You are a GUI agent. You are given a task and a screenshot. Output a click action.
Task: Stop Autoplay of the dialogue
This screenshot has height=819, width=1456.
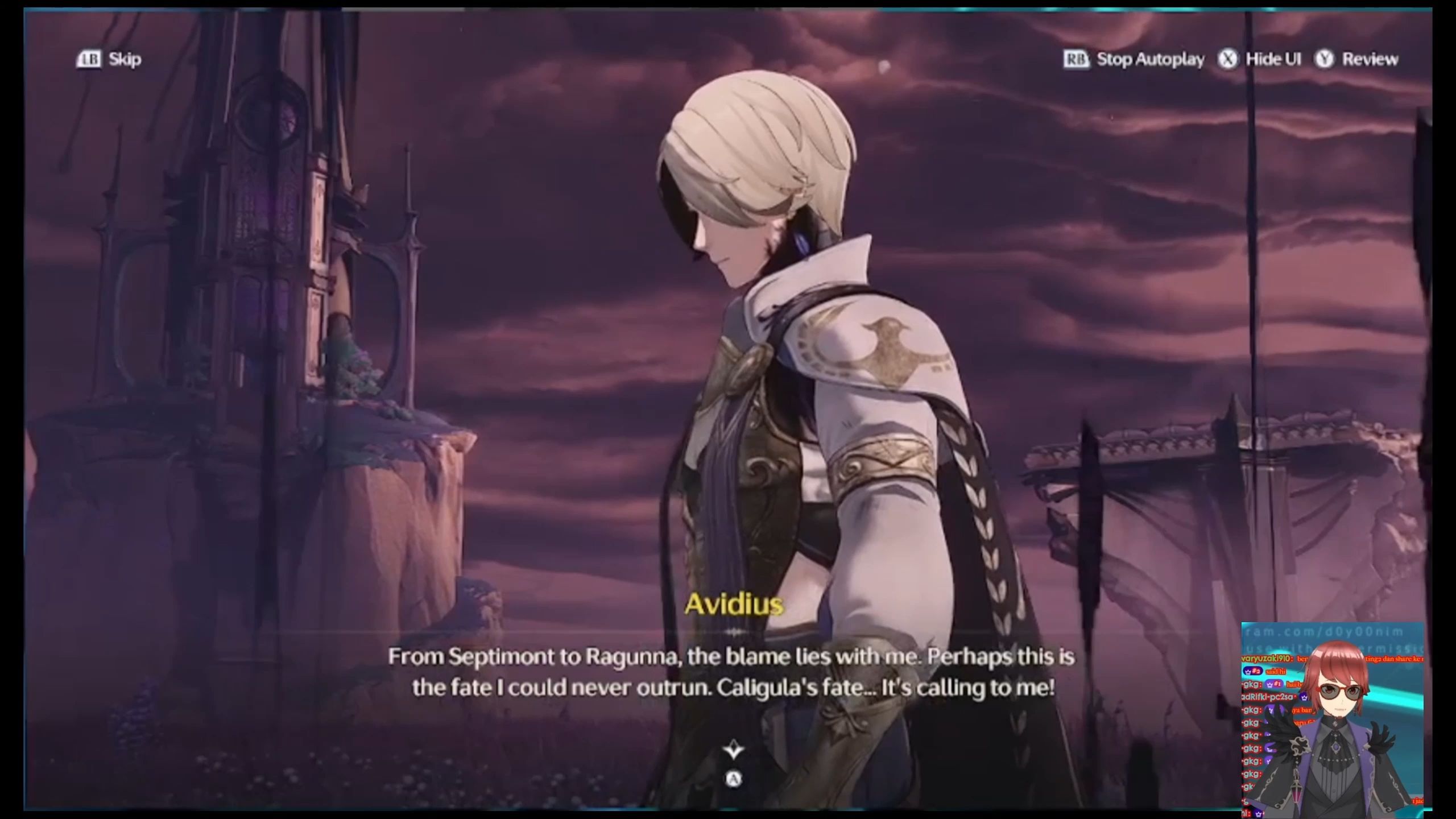click(x=1134, y=59)
